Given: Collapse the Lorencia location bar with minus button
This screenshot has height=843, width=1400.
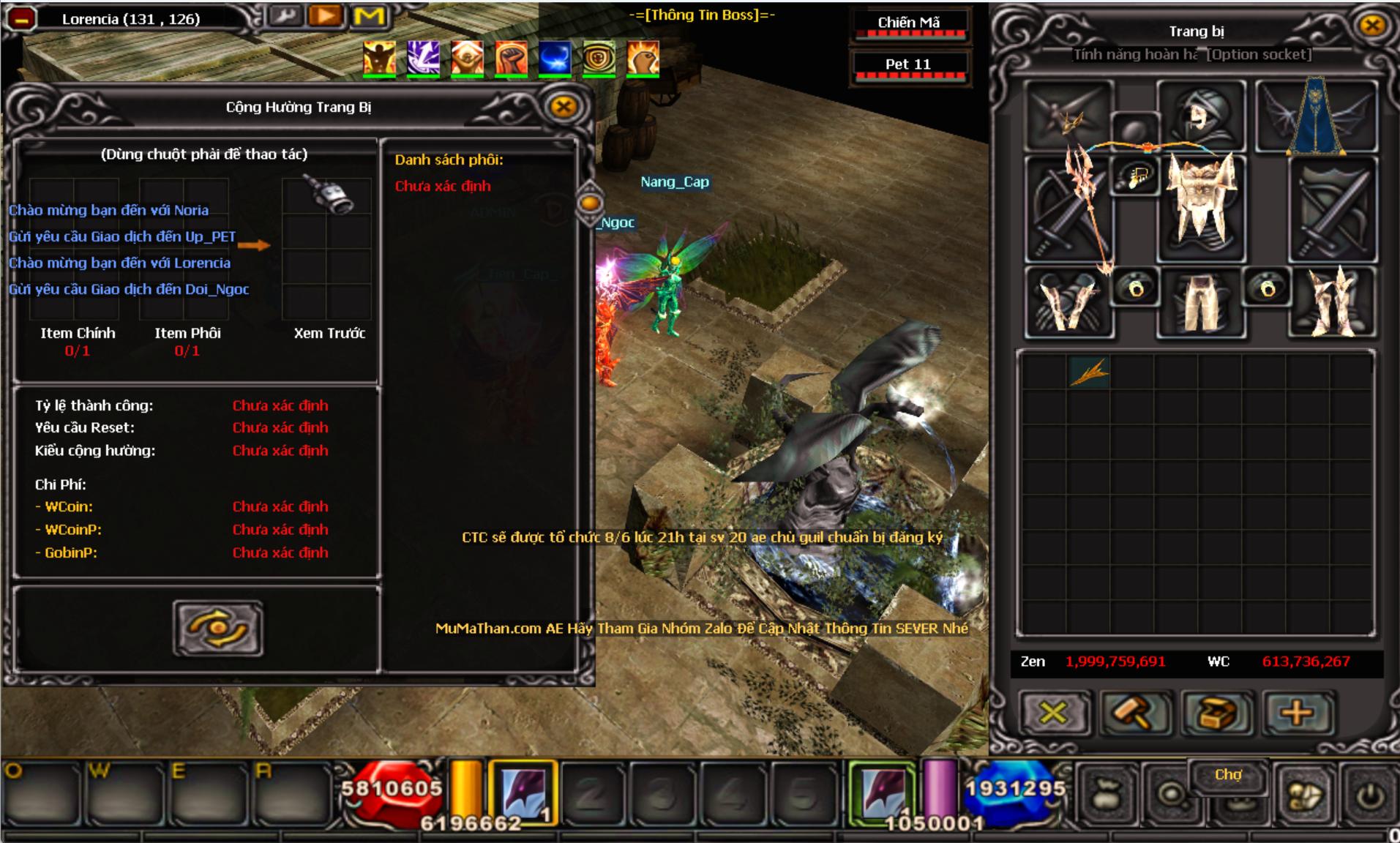Looking at the screenshot, I should [x=22, y=20].
